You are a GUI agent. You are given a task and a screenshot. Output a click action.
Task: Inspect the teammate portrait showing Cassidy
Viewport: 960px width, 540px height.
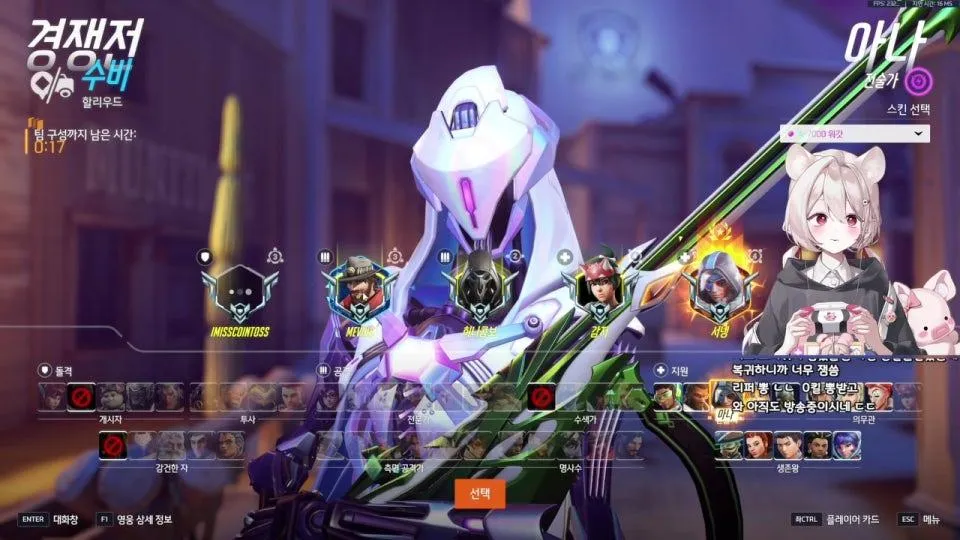(358, 285)
